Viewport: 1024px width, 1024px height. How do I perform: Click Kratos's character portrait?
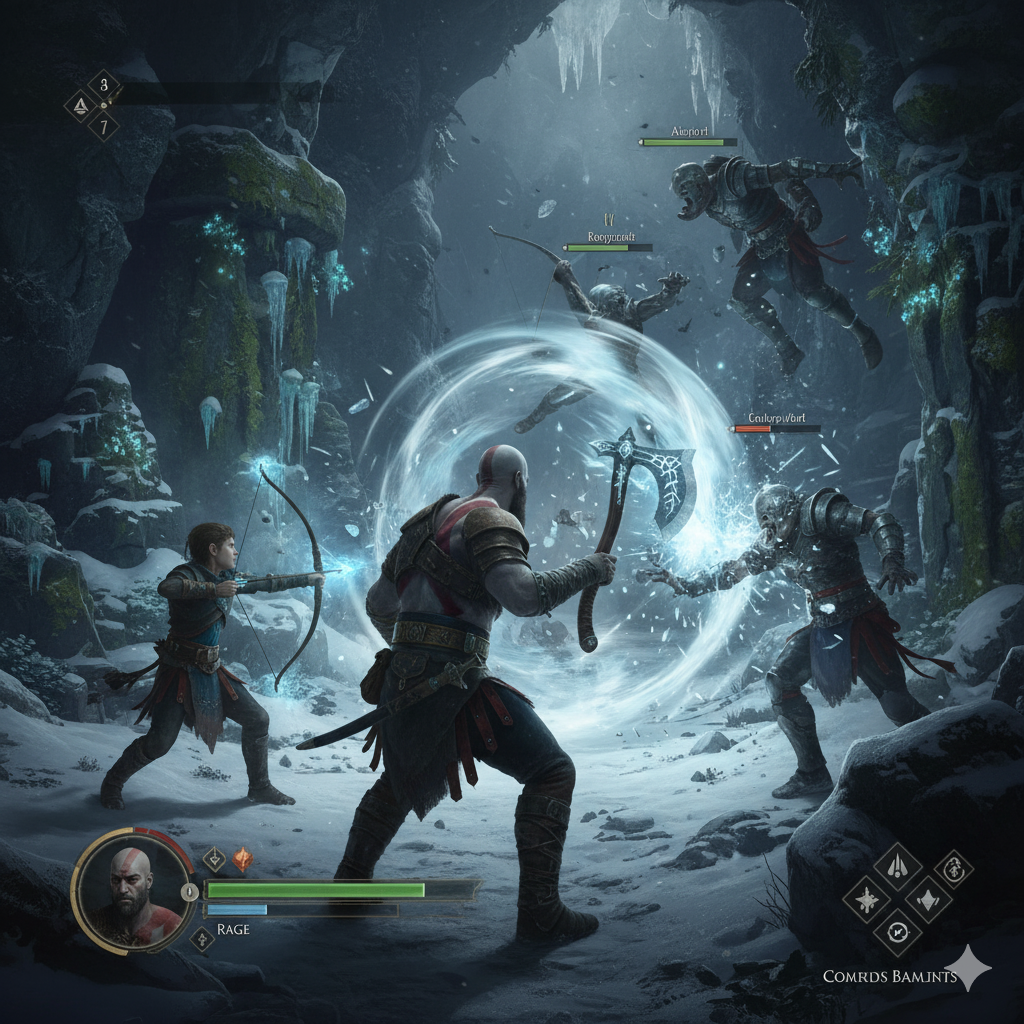coord(132,890)
